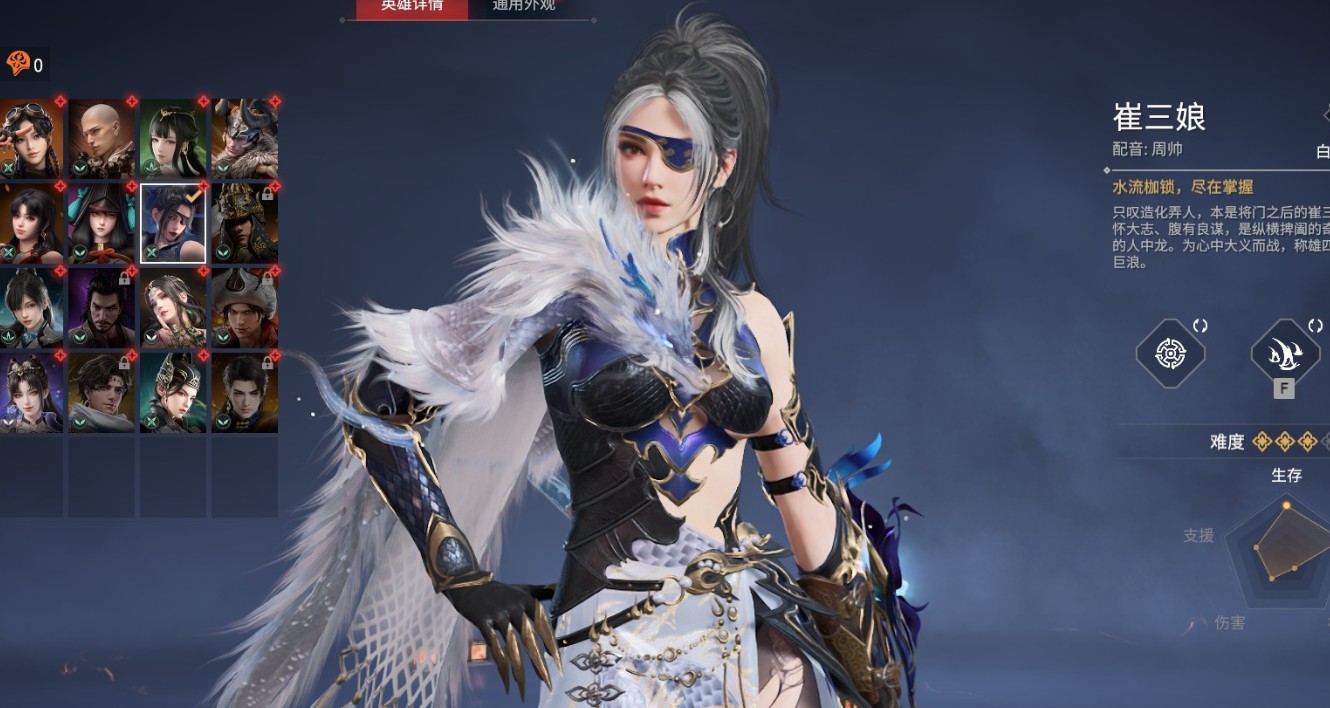The height and width of the screenshot is (708, 1330).
Task: Select the goggles-wearing girl hero portrait
Action: [x=31, y=138]
